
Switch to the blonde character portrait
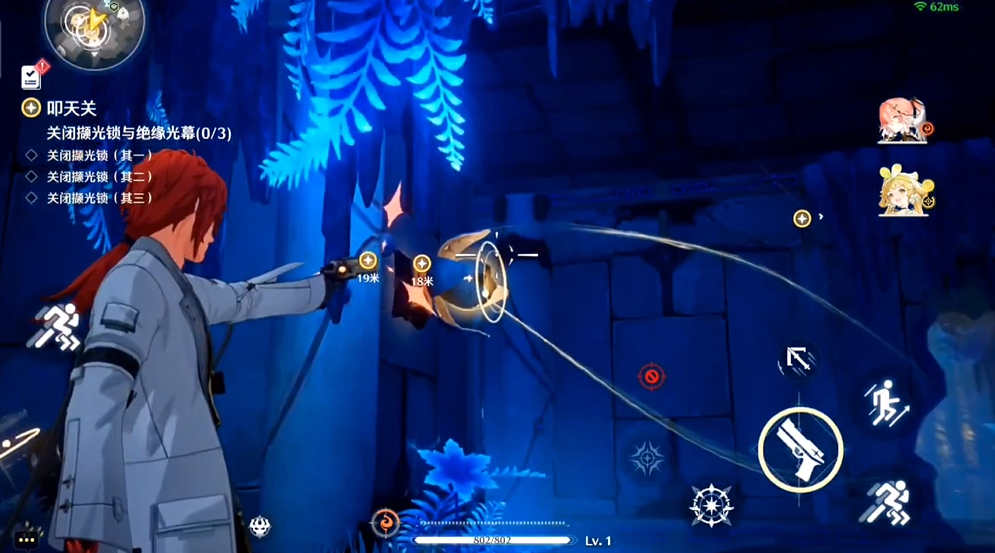904,192
